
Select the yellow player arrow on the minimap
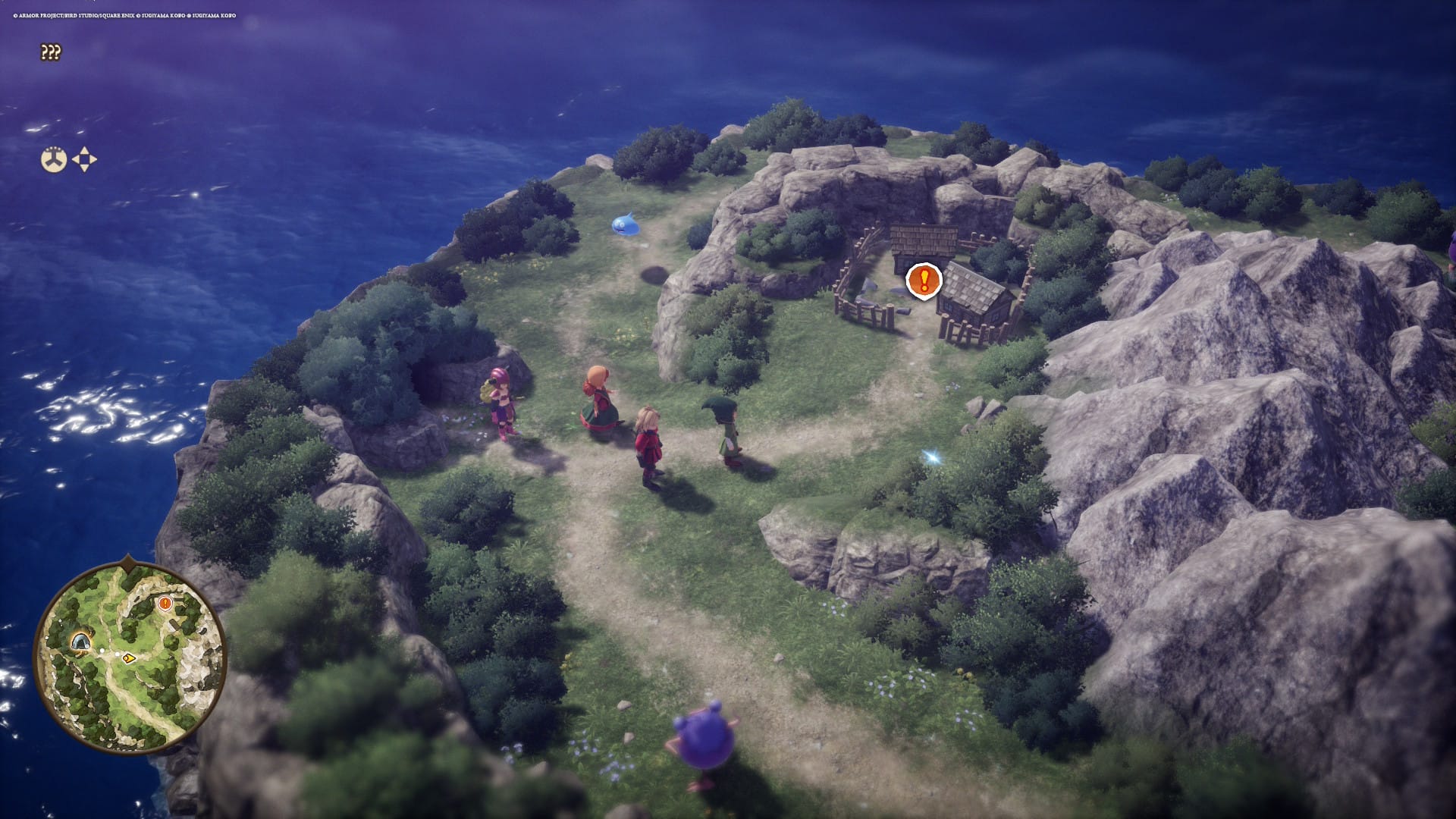point(129,657)
